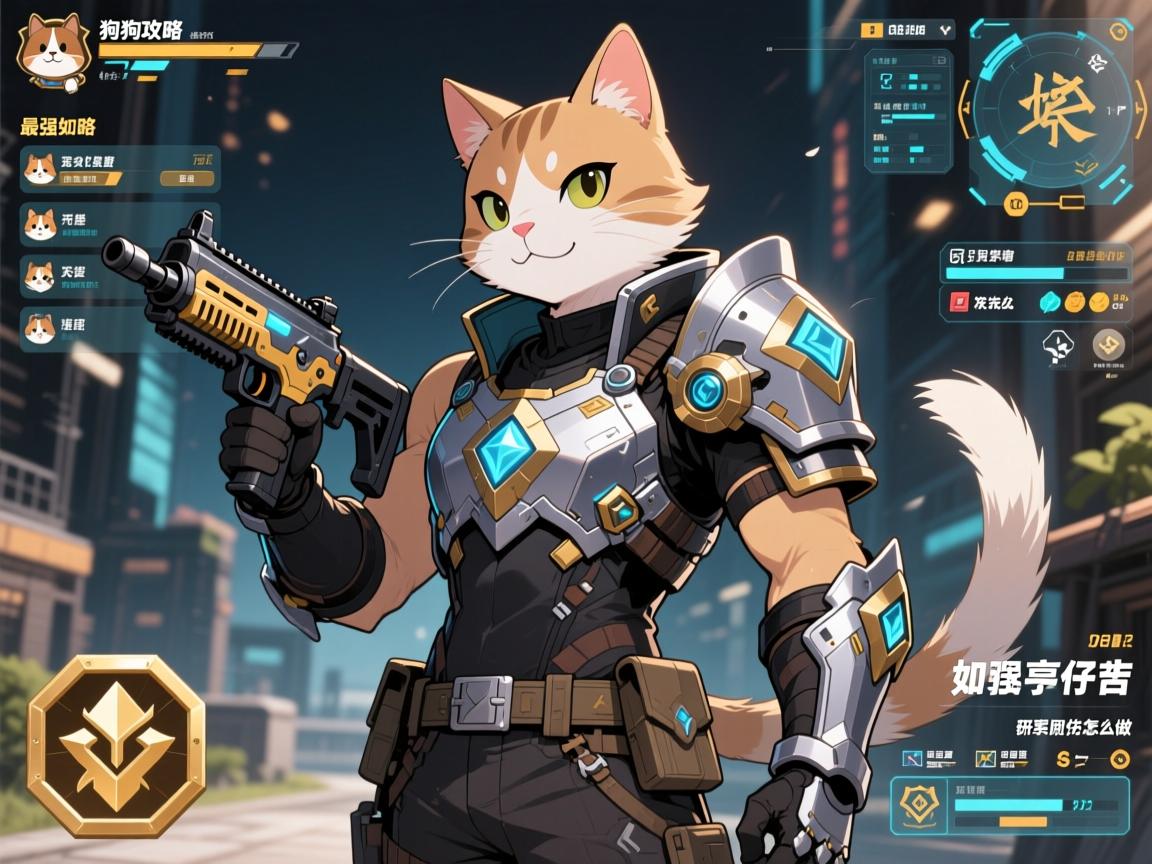Select the teal leaf gem icon
The height and width of the screenshot is (864, 1152).
pos(1051,301)
